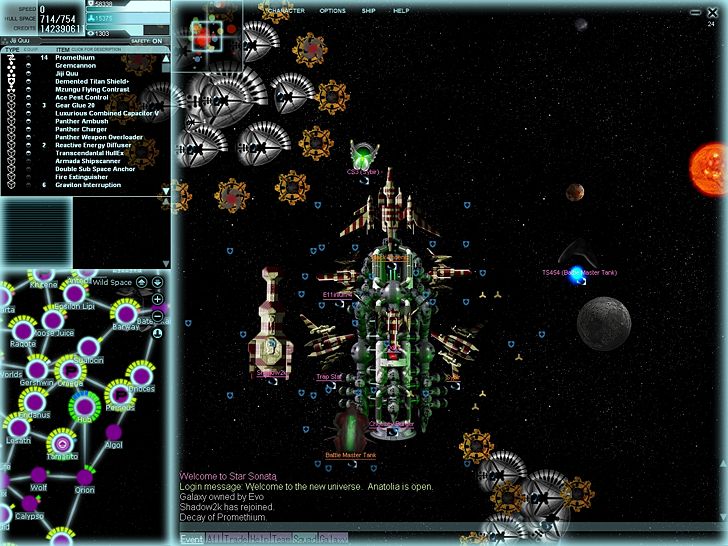The image size is (728, 546).
Task: Close the game window
Action: click(x=712, y=12)
